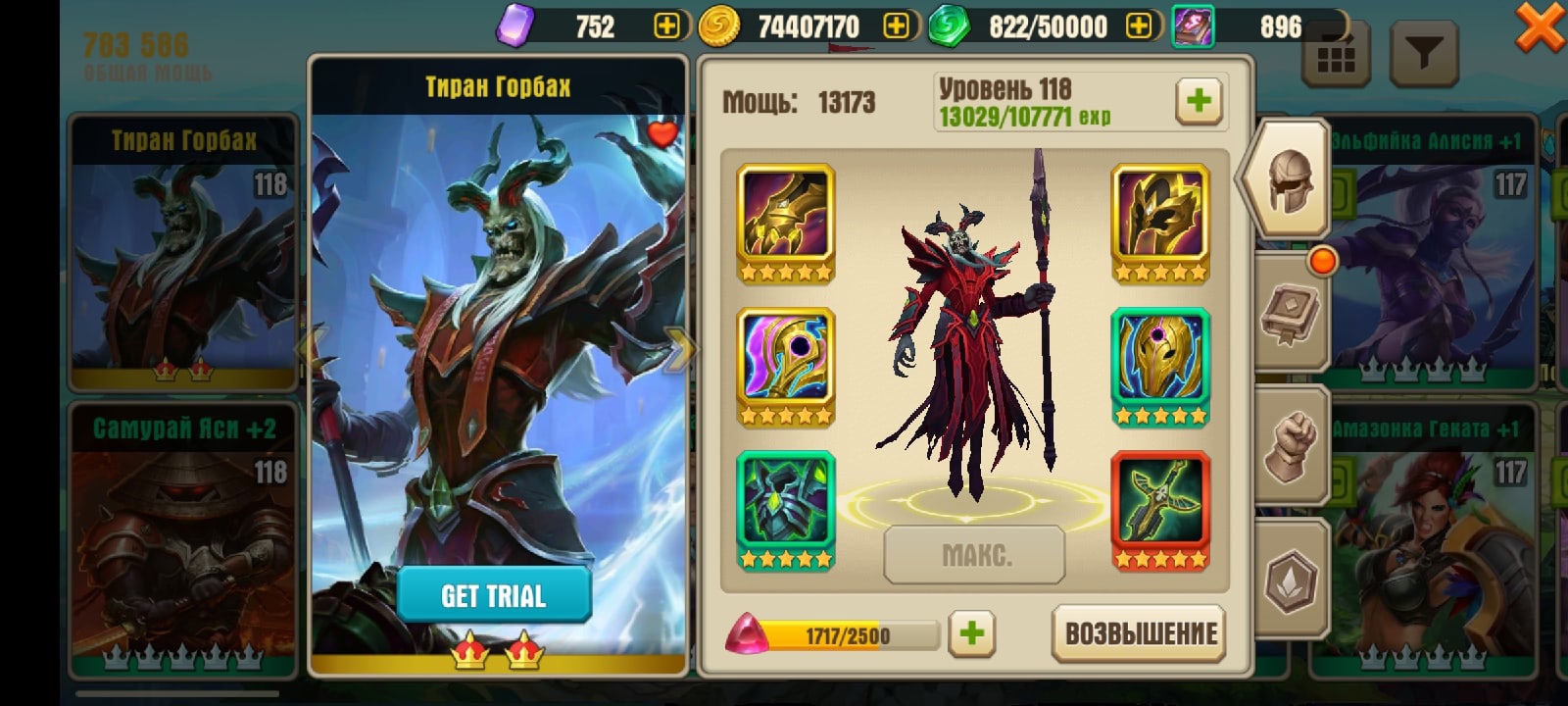Add purple gems with the plus button
Image resolution: width=1568 pixels, height=706 pixels.
point(666,26)
